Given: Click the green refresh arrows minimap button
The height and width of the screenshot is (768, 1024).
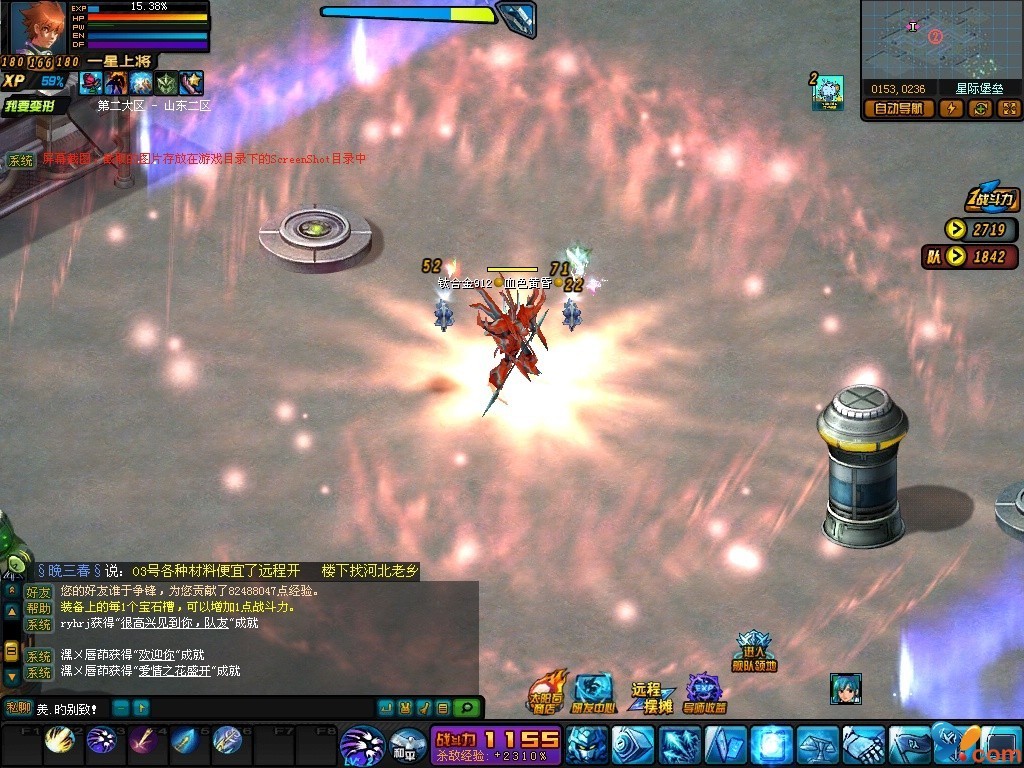Looking at the screenshot, I should pyautogui.click(x=980, y=109).
